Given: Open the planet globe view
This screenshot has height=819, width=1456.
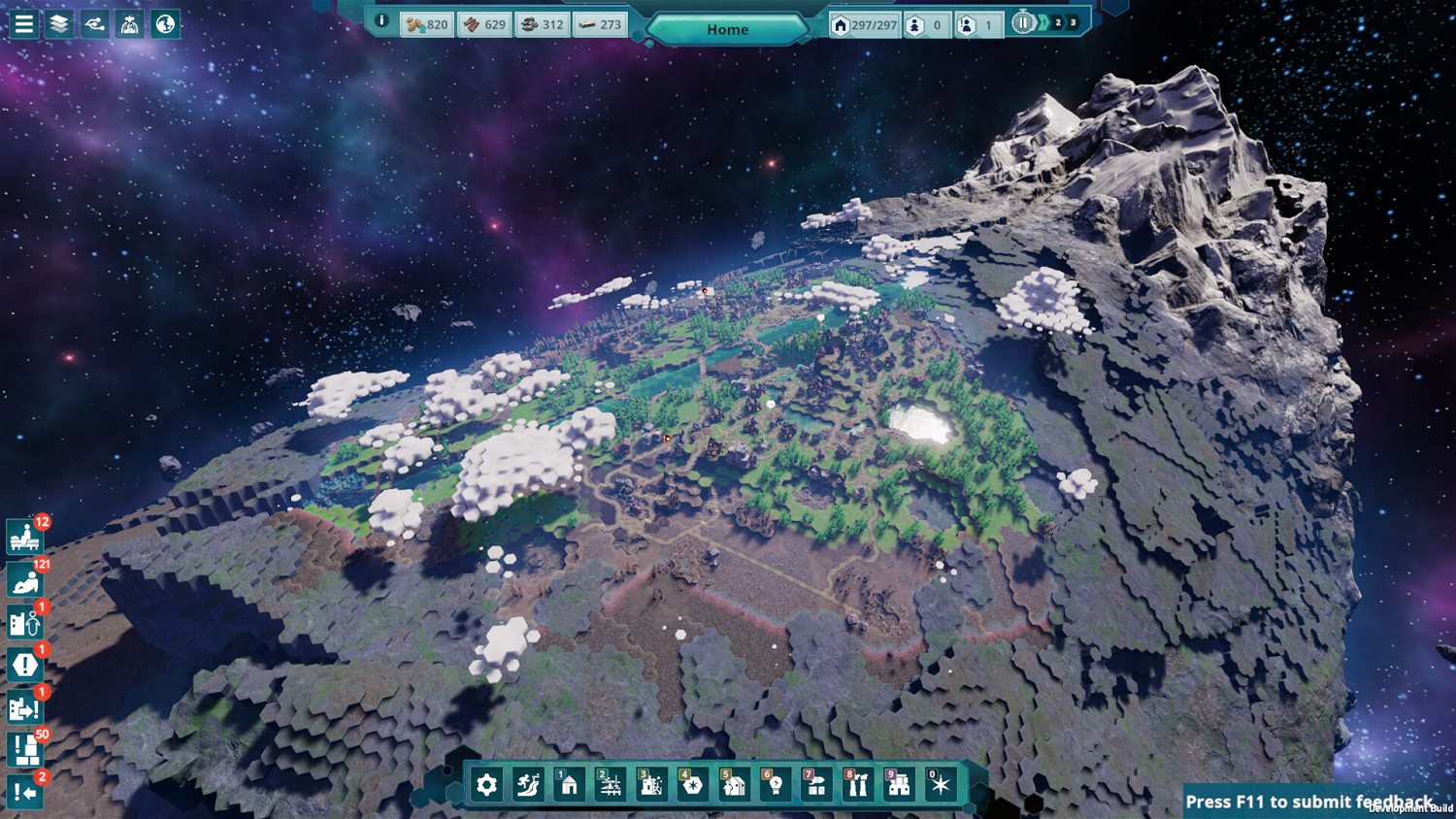Looking at the screenshot, I should 166,23.
